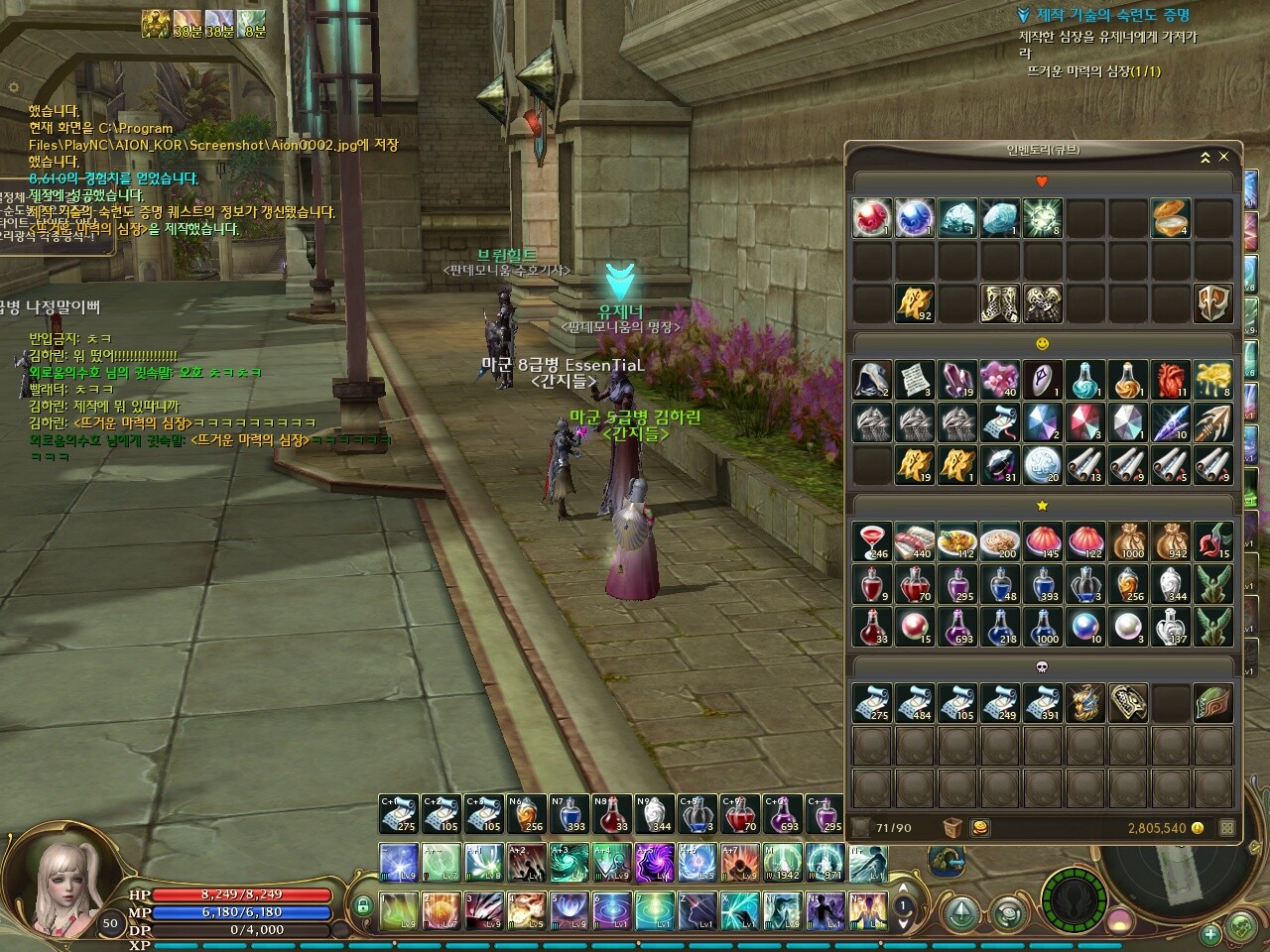Use the blue potion on quickbar (393)
Screen dimensions: 1270x952
(x=570, y=814)
